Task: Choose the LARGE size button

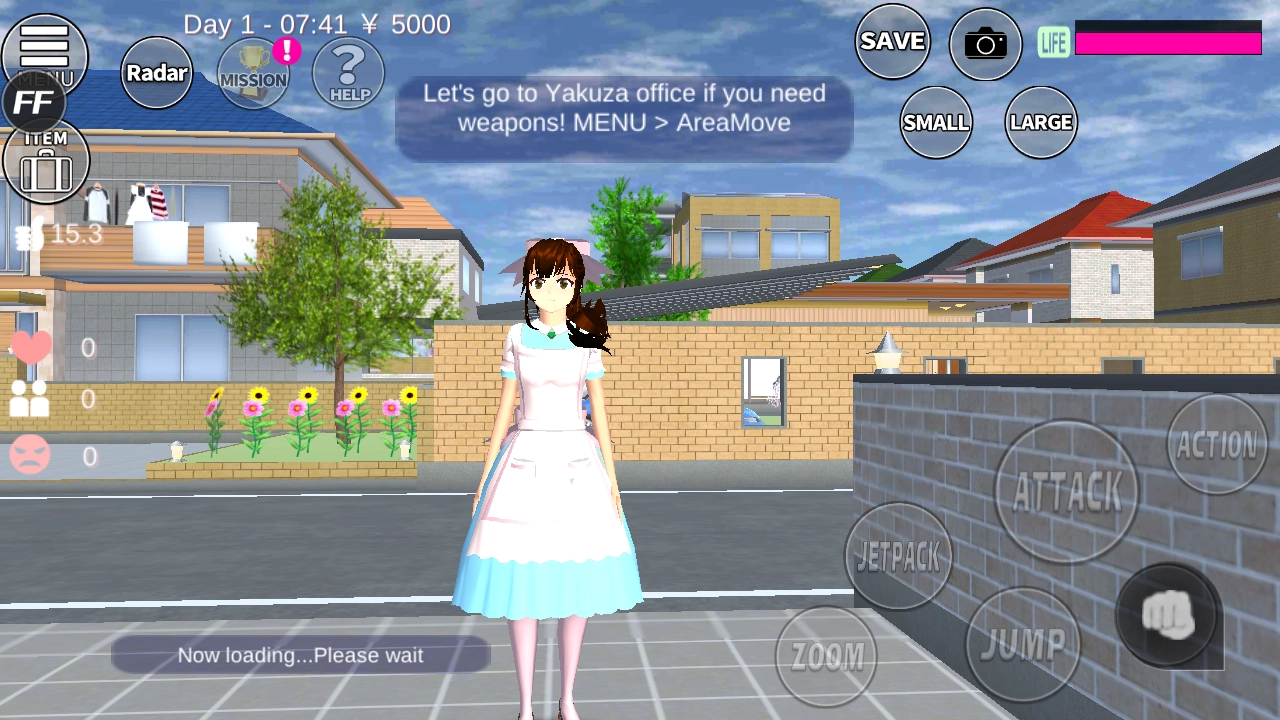Action: (1041, 122)
